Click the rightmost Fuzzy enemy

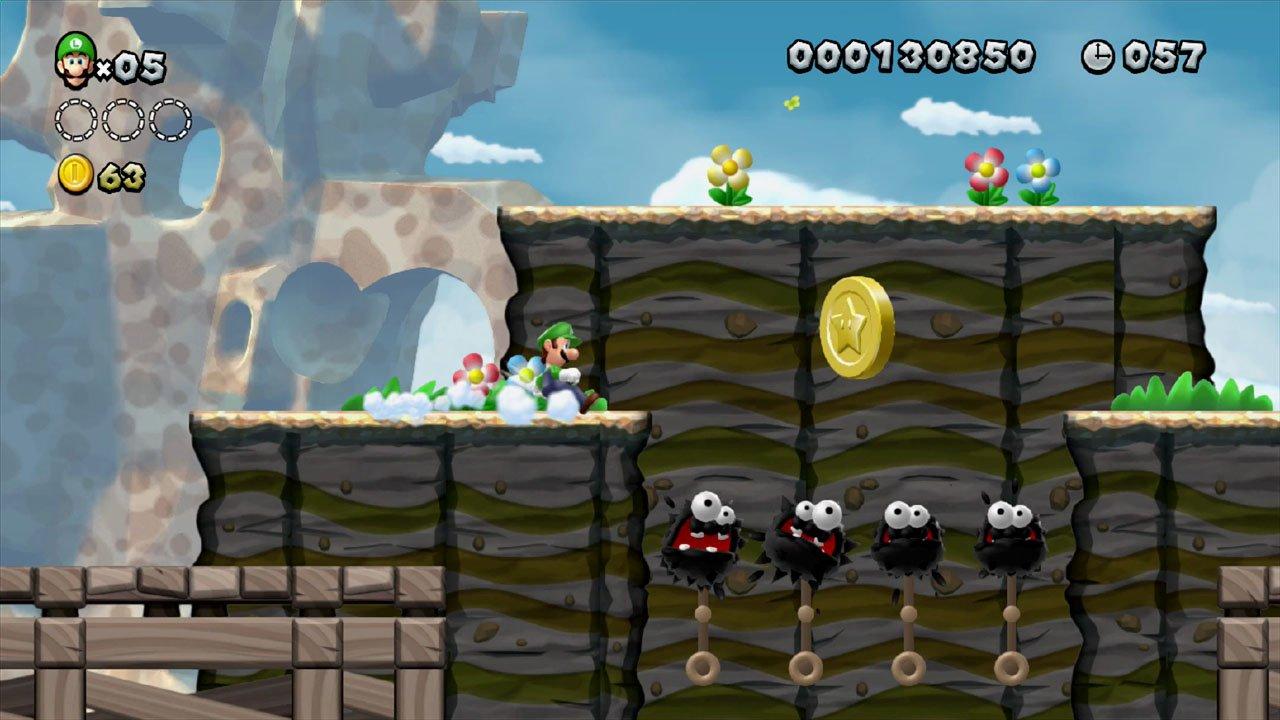coord(1010,535)
